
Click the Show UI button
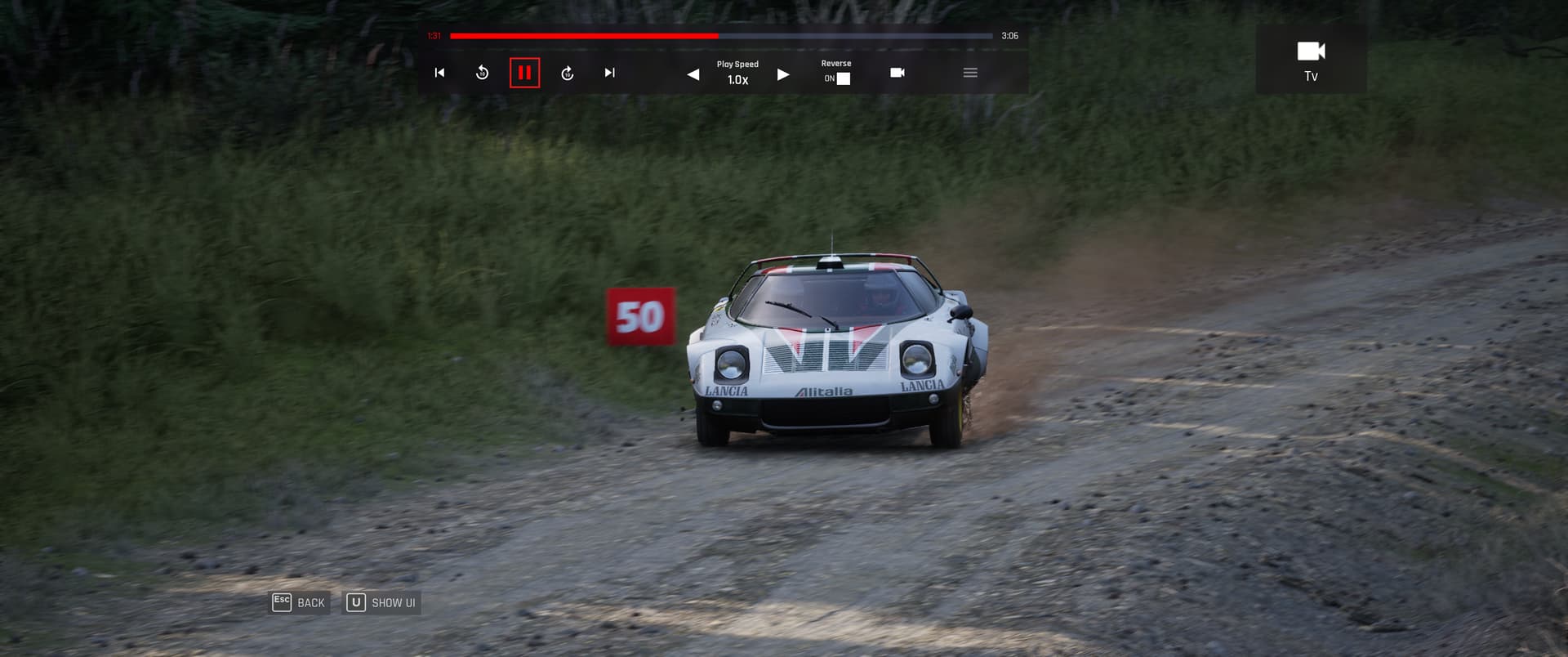pyautogui.click(x=382, y=602)
